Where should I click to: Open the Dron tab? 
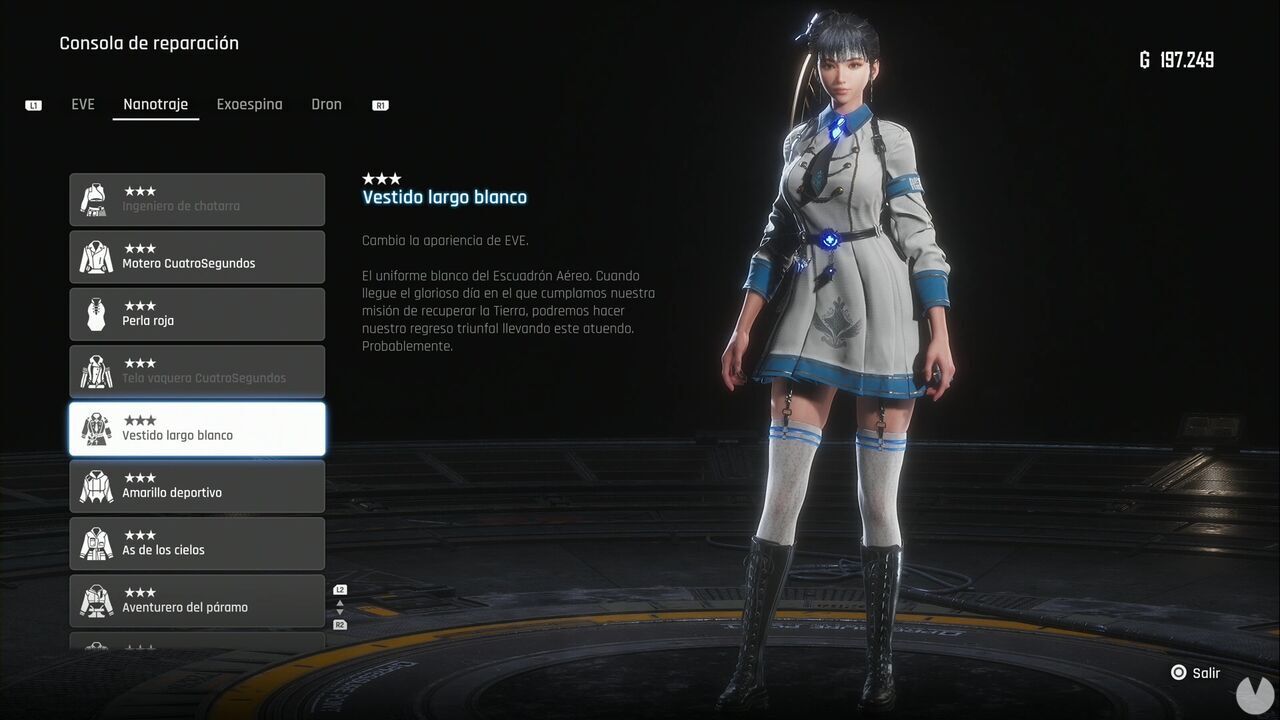326,103
